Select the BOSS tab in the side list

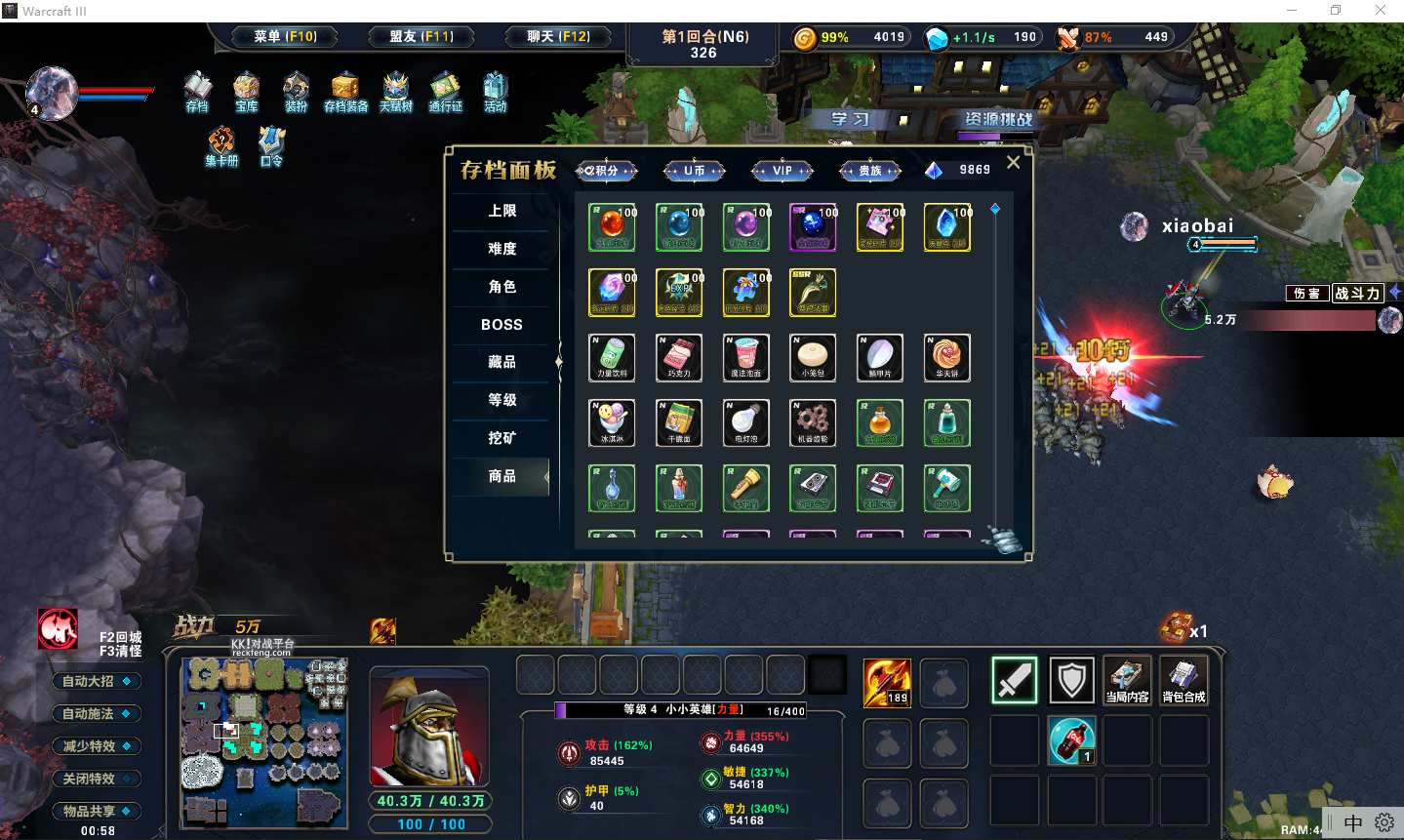pos(502,325)
